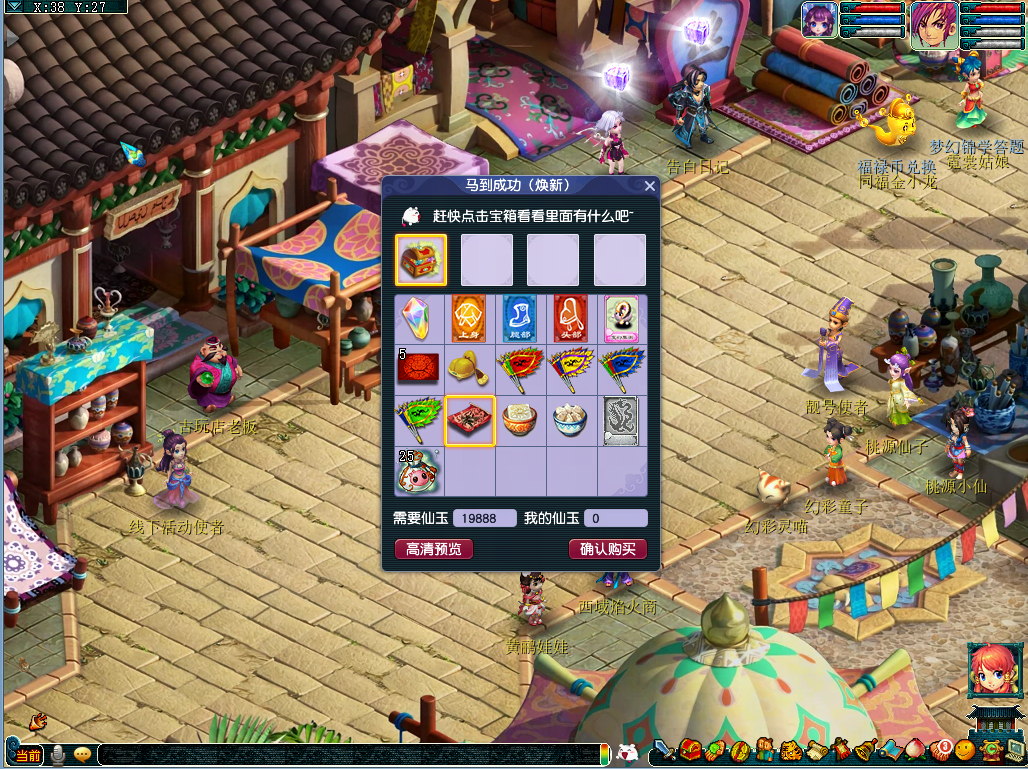Select the treasure chest slot
The height and width of the screenshot is (769, 1028).
(x=421, y=261)
